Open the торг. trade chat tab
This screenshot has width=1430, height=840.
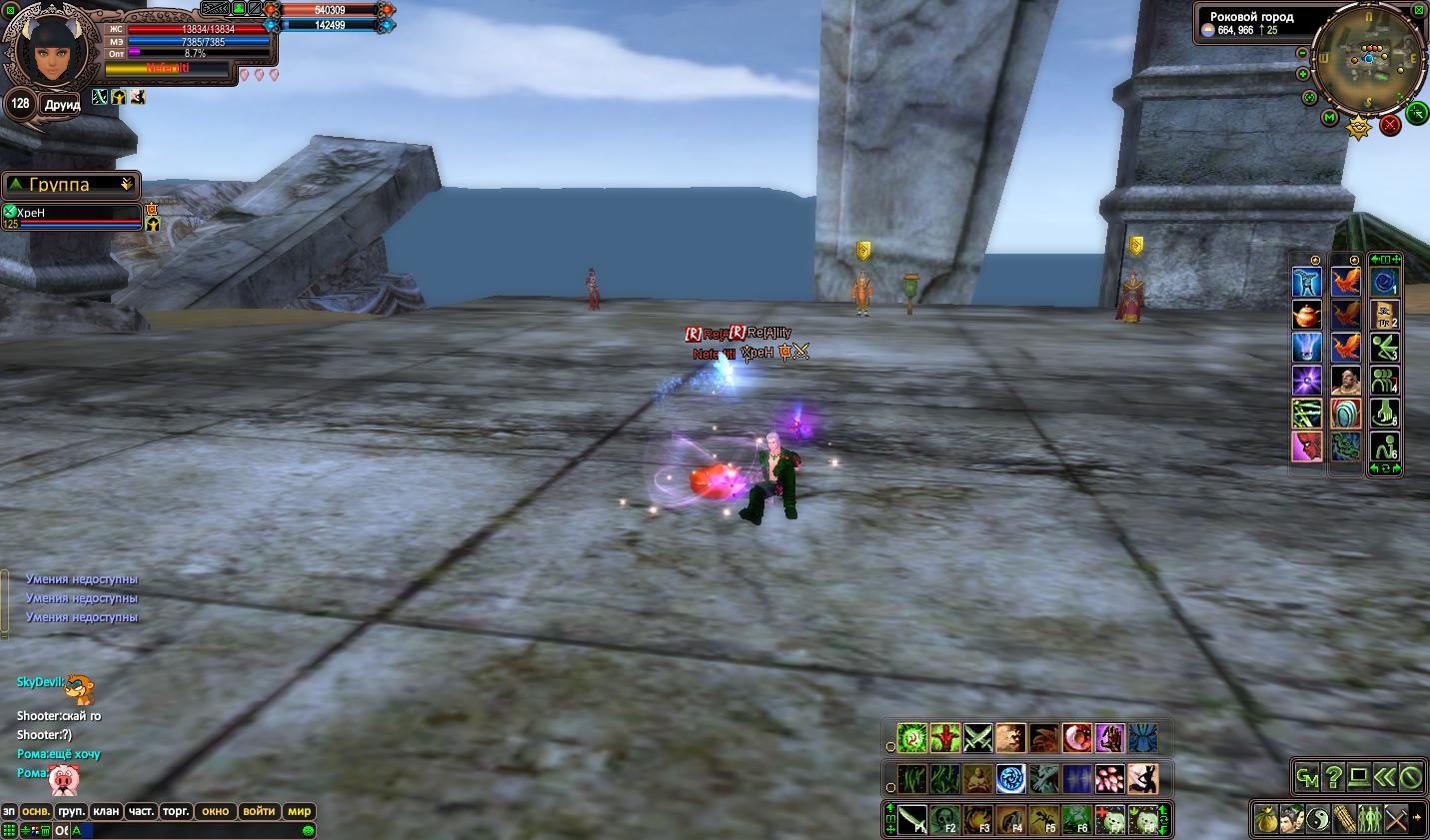(176, 811)
